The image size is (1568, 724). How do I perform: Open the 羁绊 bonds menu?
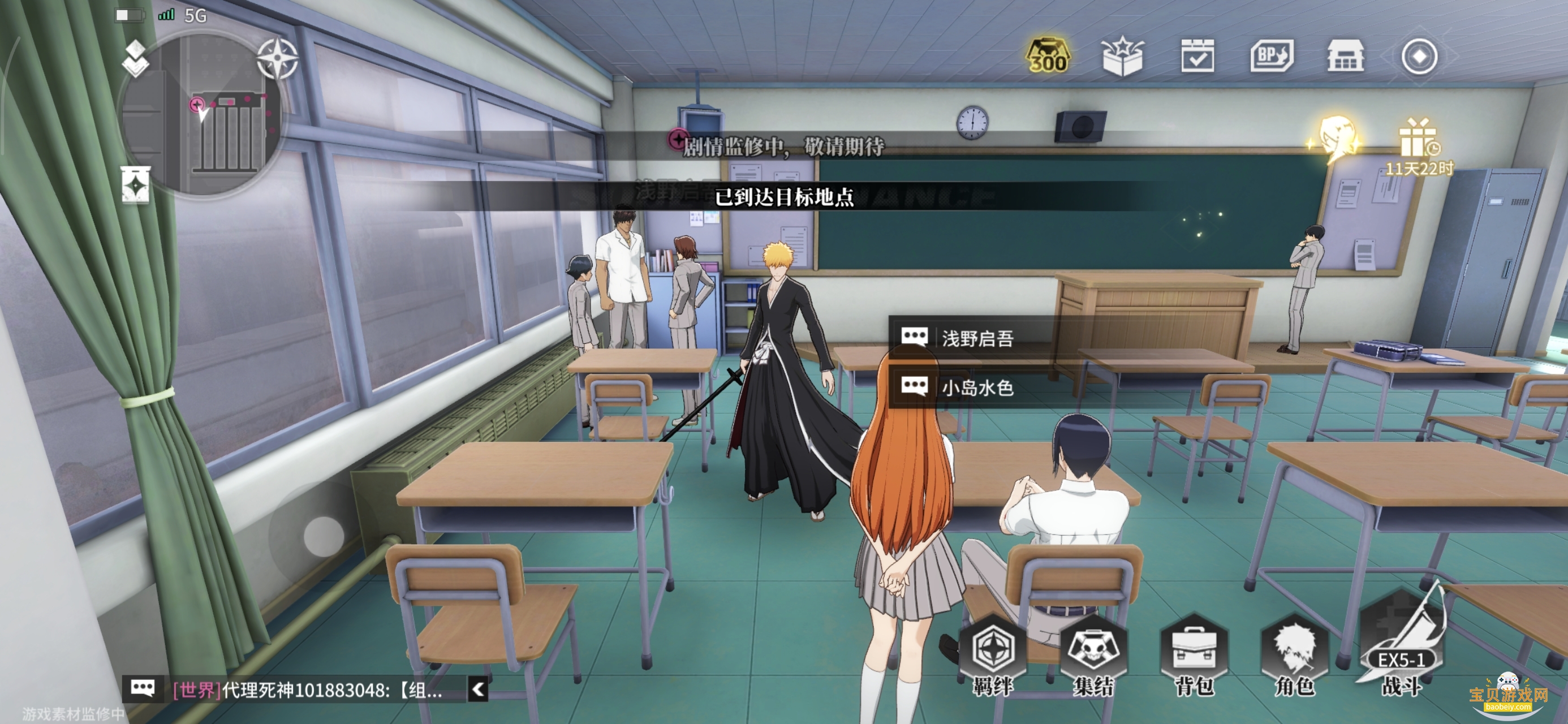point(993,658)
